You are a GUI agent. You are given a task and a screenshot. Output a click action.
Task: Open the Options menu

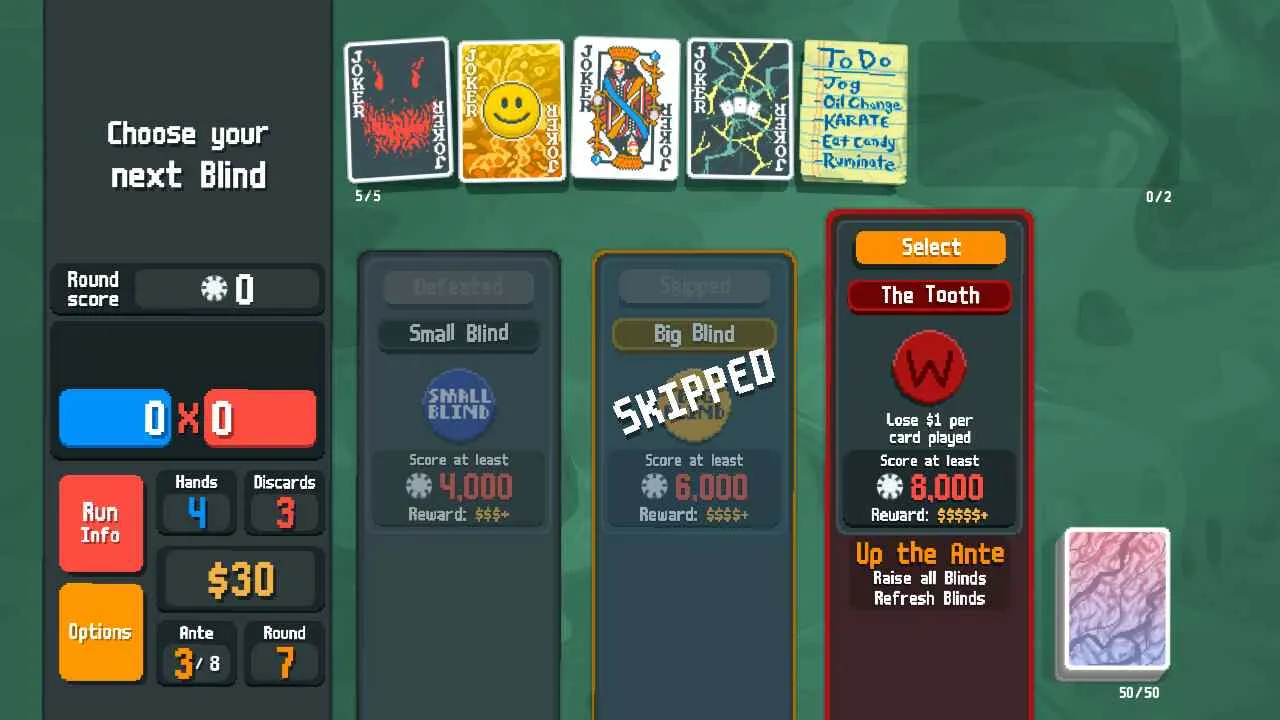click(100, 632)
